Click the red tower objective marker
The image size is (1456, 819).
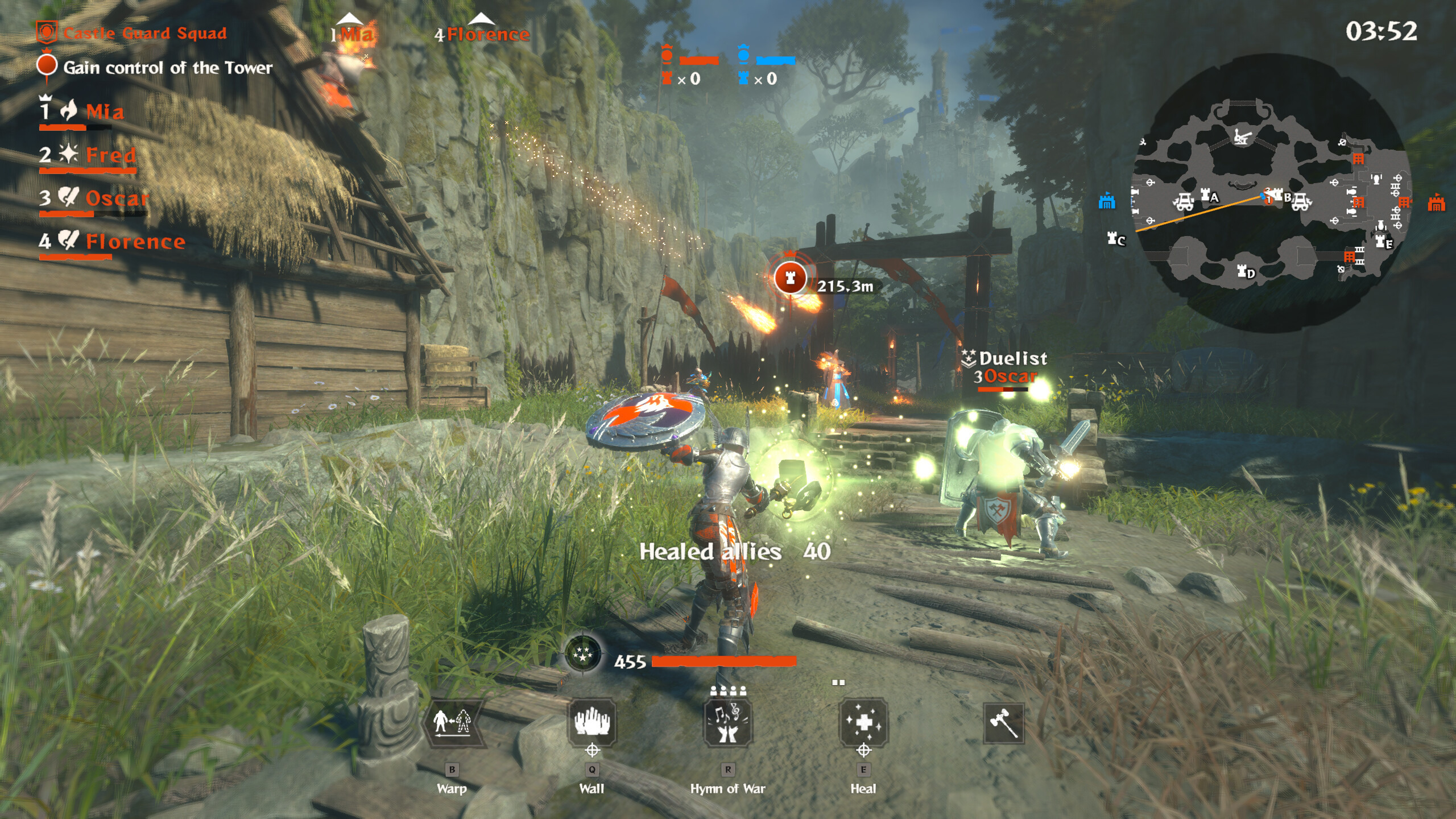point(789,278)
